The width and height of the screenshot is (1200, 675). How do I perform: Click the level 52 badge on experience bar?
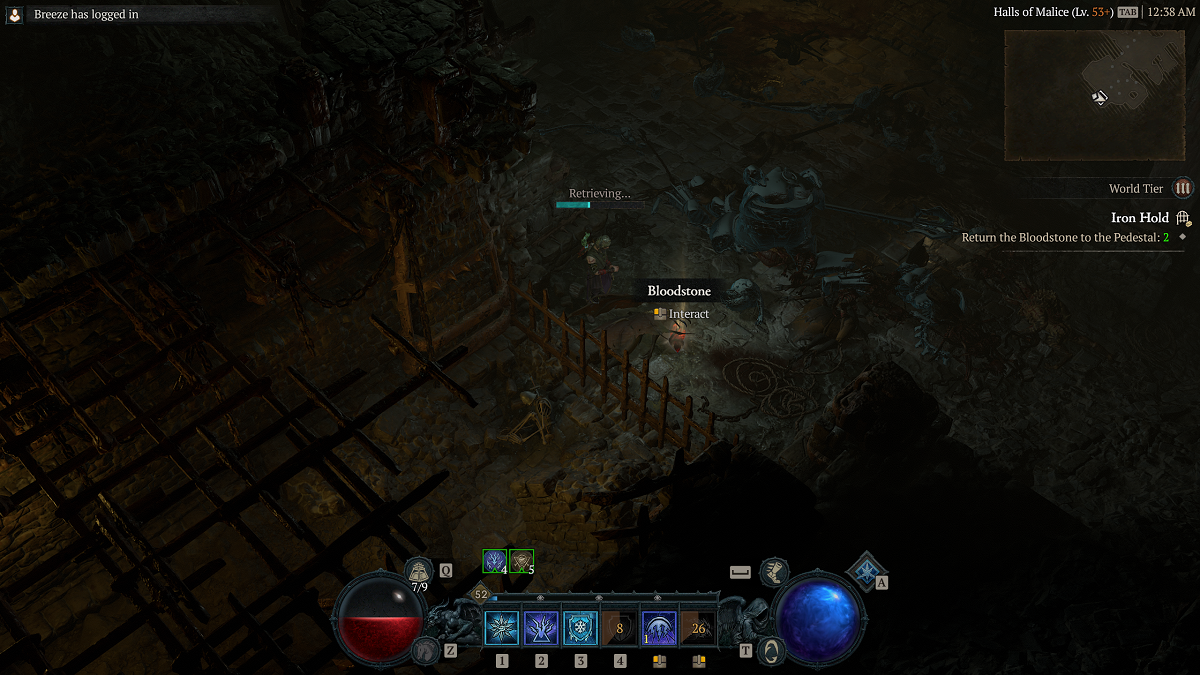[x=481, y=594]
